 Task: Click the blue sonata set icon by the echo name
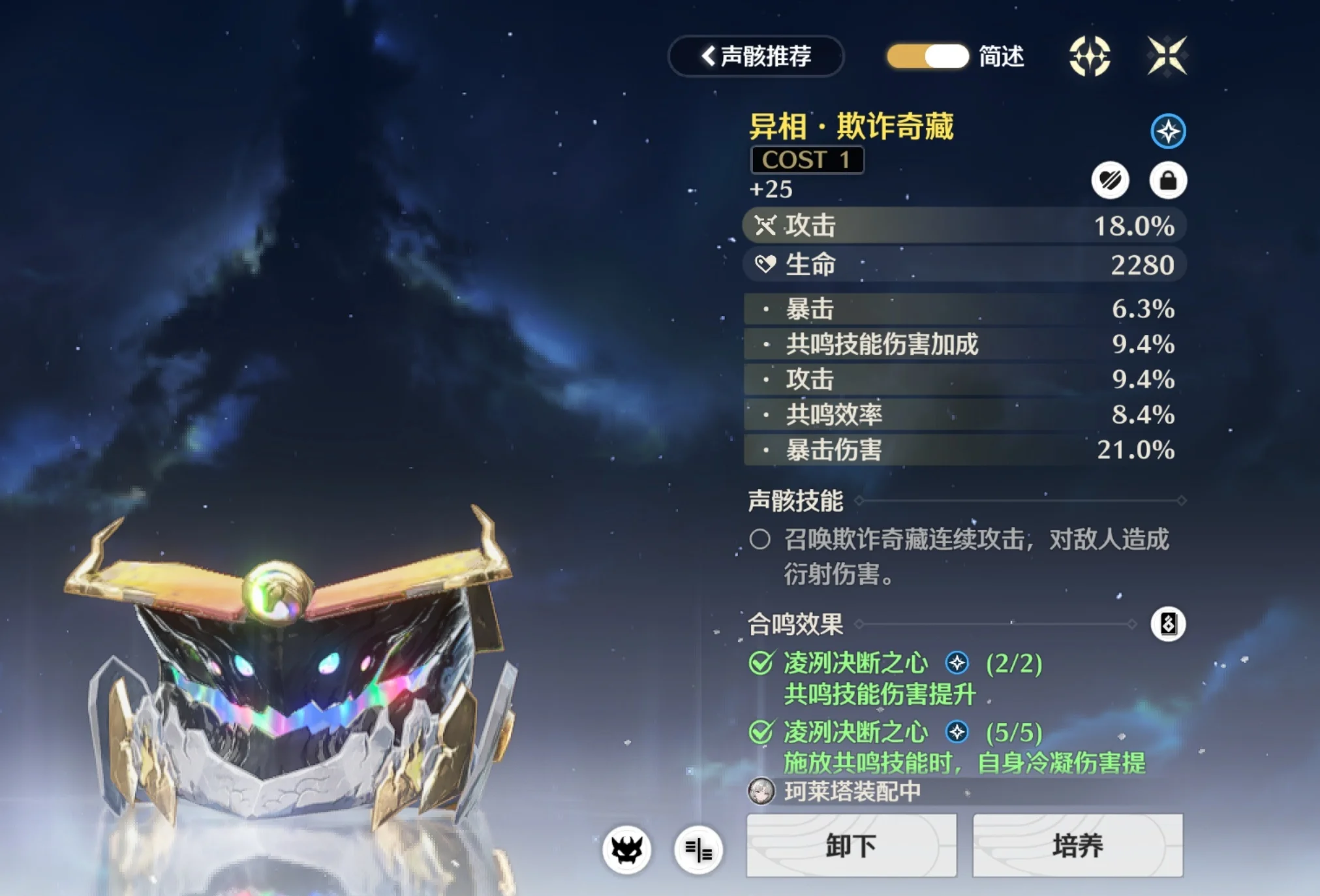tap(1167, 131)
